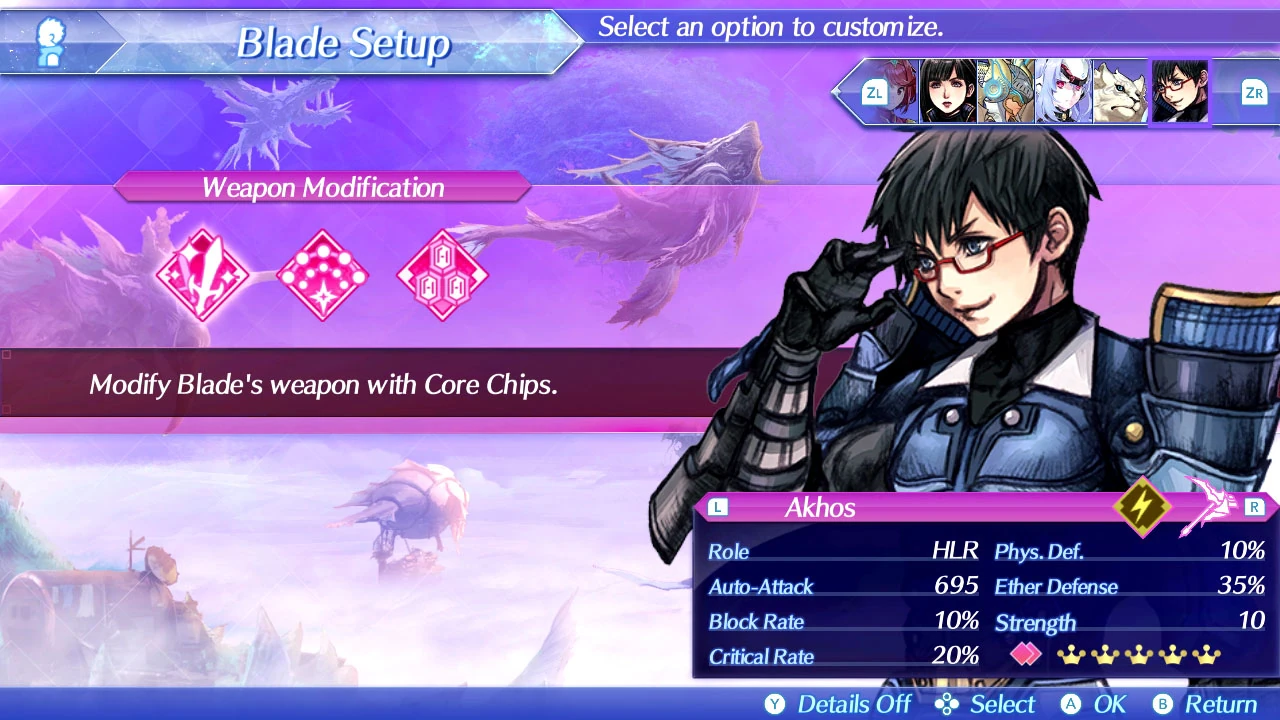Click the left chevron edge of the portrait carousel

coord(838,92)
